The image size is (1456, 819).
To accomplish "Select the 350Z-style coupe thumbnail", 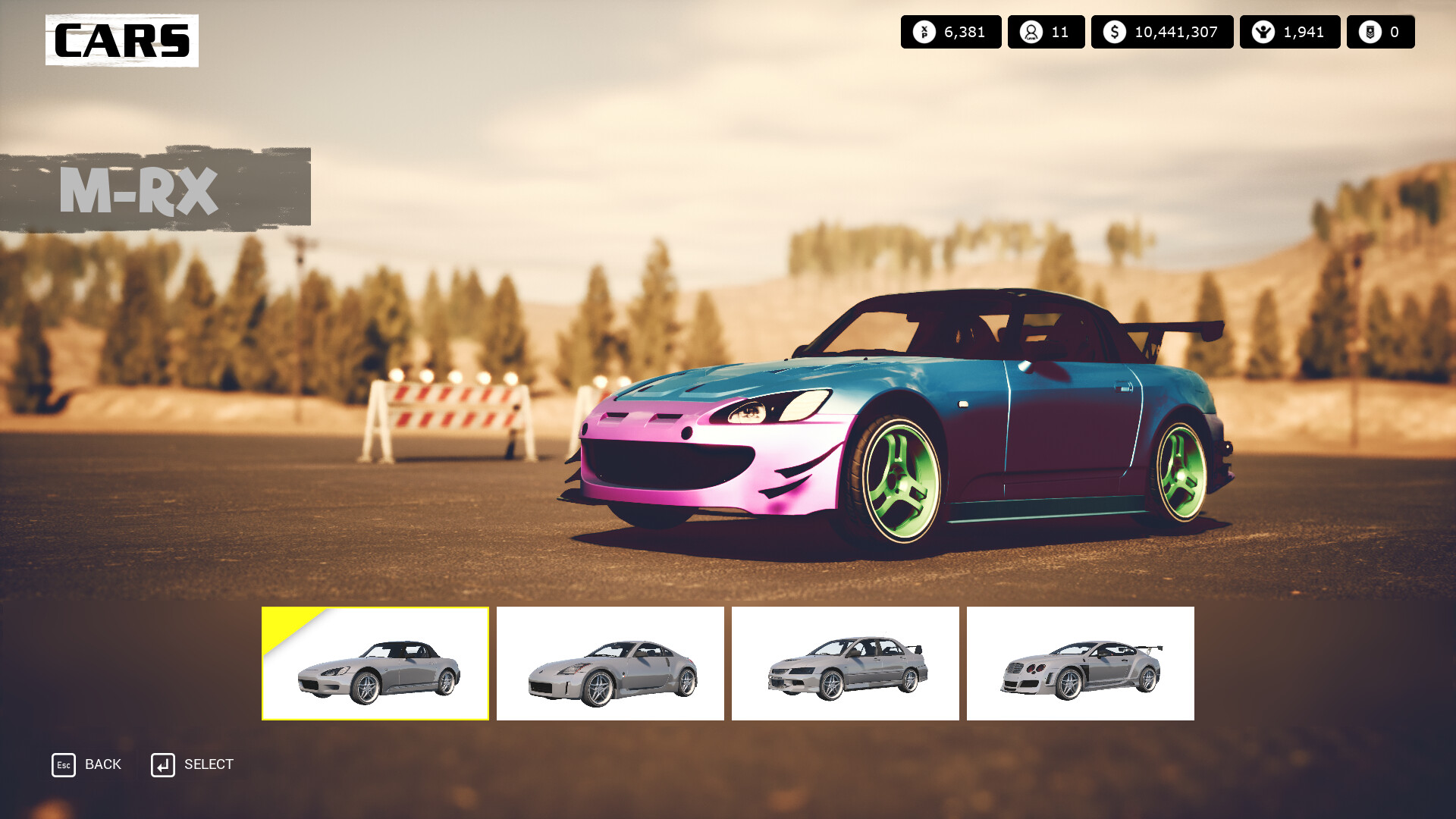I will coord(610,662).
